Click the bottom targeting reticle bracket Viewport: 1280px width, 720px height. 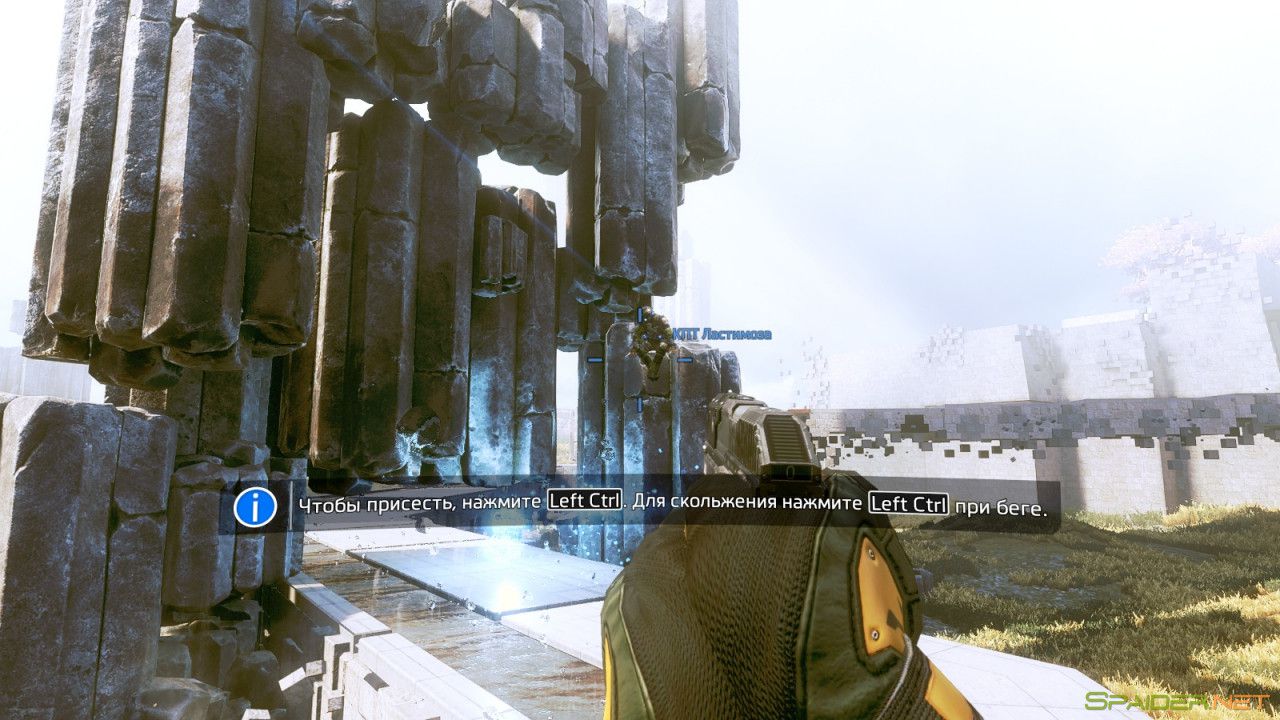640,405
